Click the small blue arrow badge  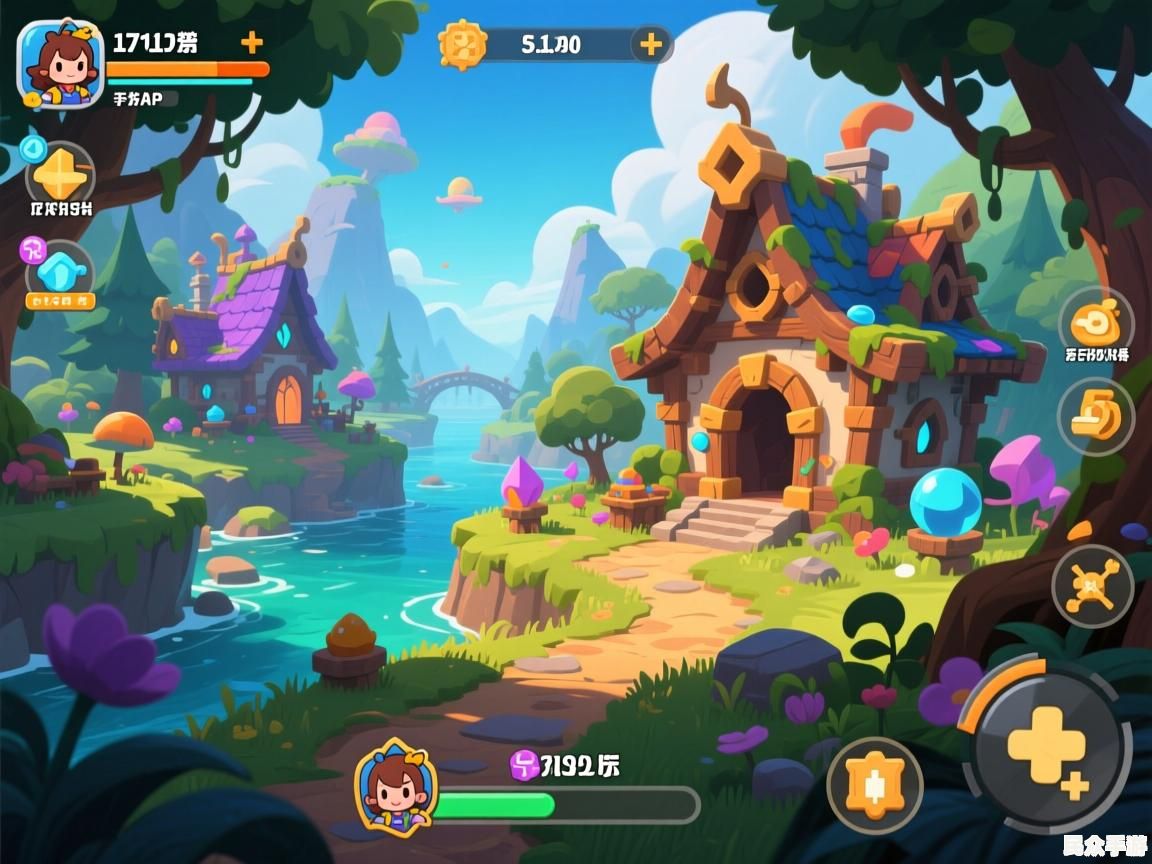[x=32, y=149]
